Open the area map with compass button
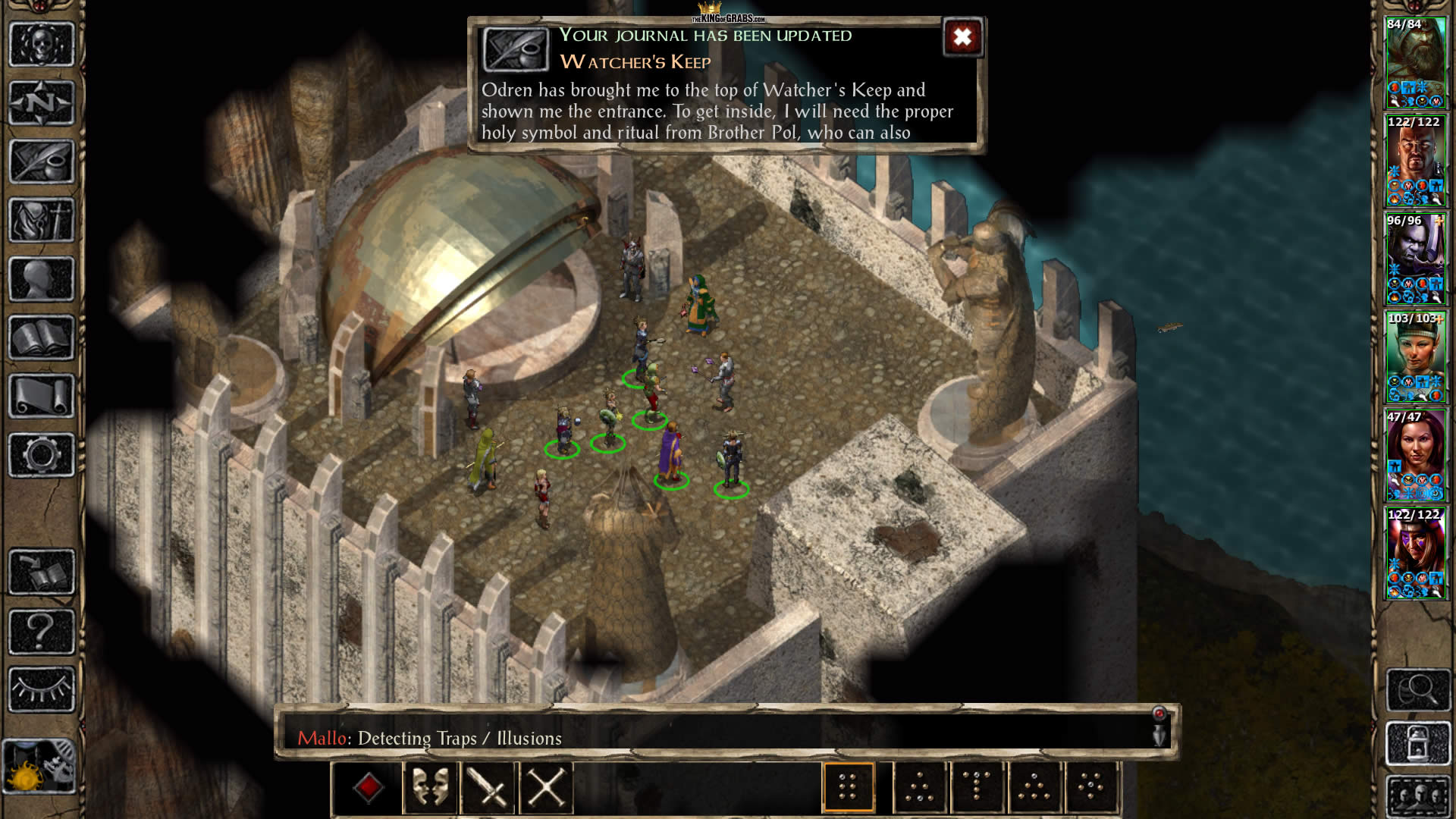Screen dimensions: 1456x819 point(42,102)
